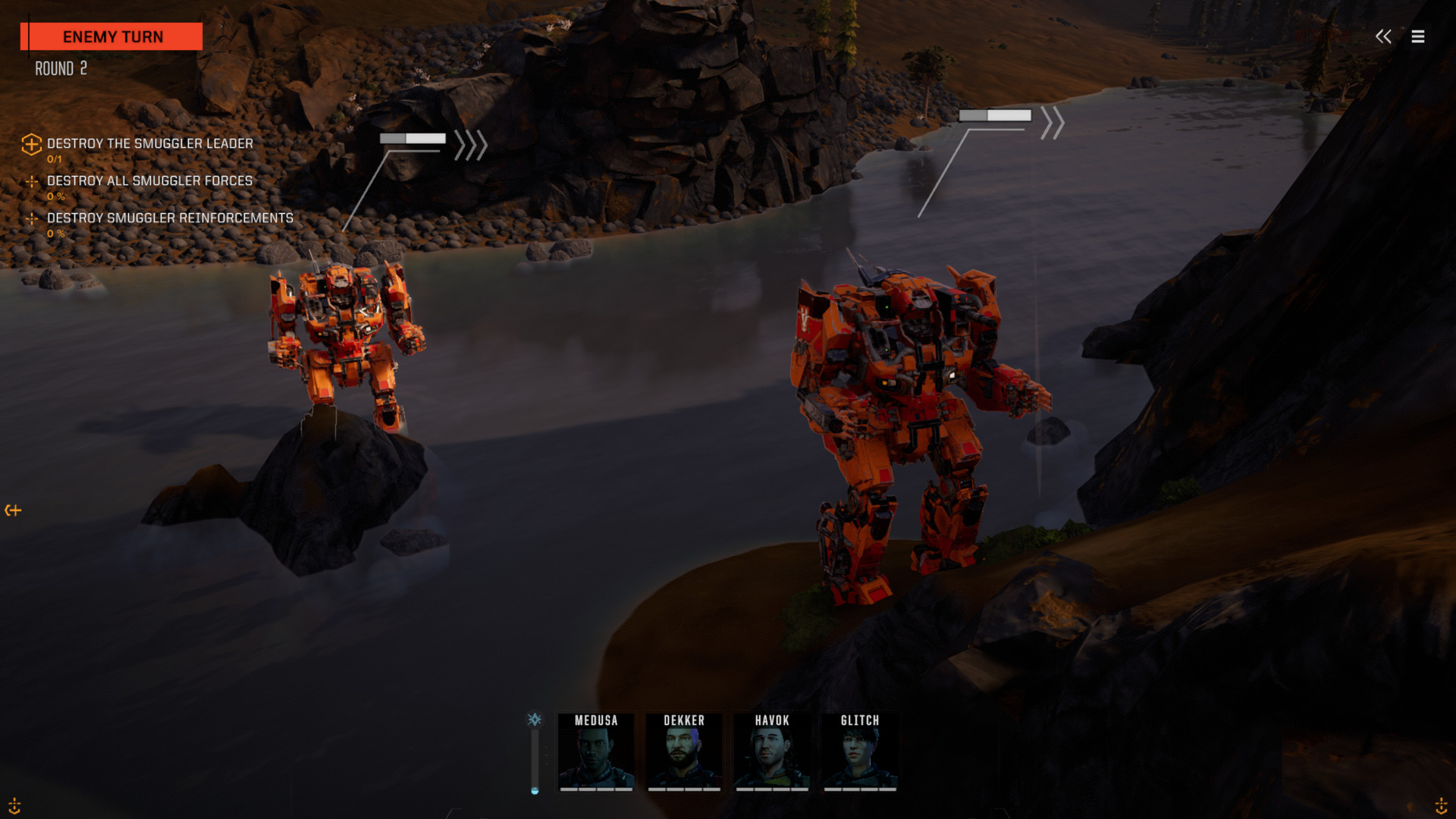The height and width of the screenshot is (819, 1456).
Task: Click the ROUND 2 label
Action: [x=60, y=68]
